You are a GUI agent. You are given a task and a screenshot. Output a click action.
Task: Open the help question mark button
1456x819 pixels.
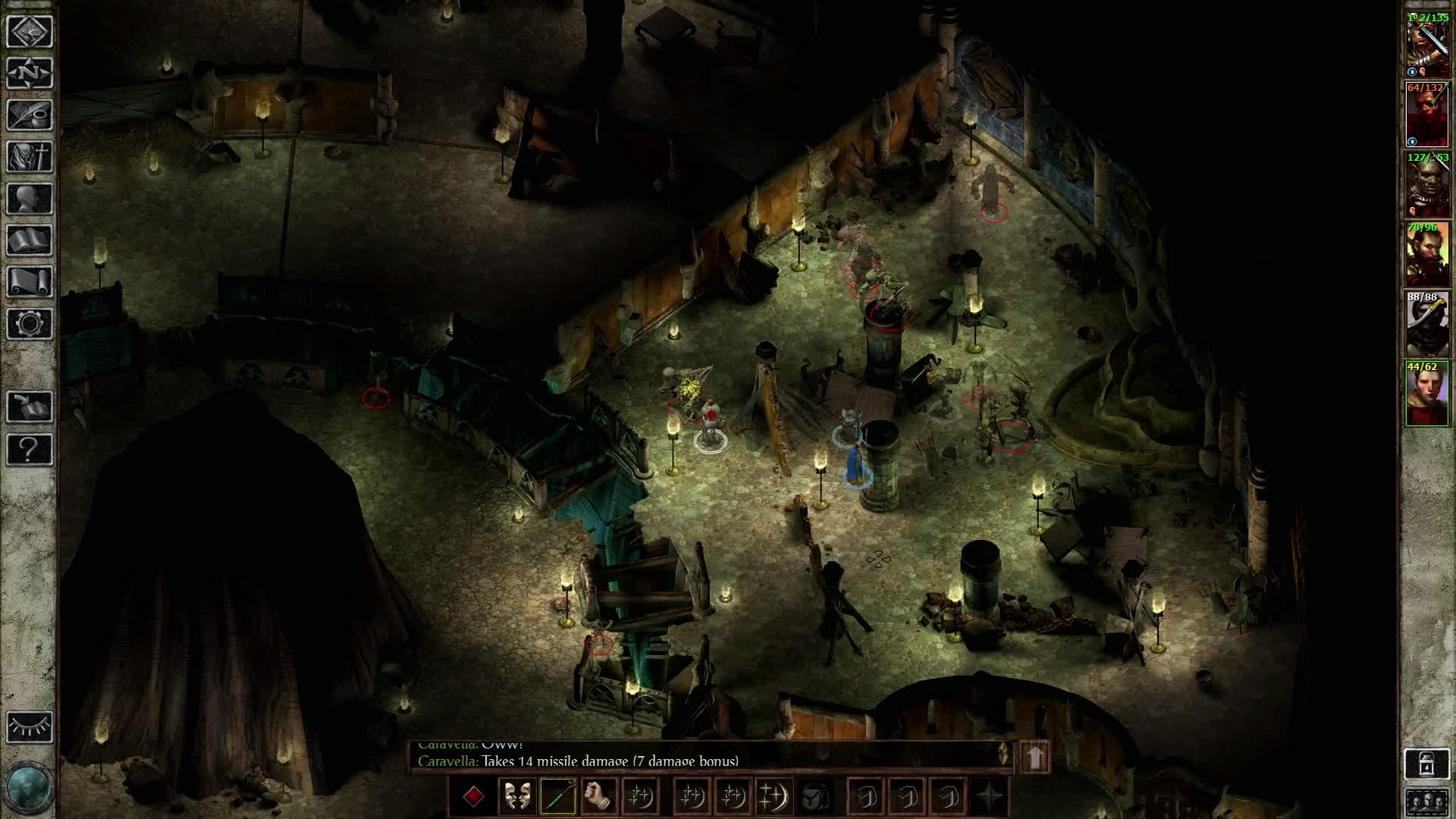[x=30, y=450]
